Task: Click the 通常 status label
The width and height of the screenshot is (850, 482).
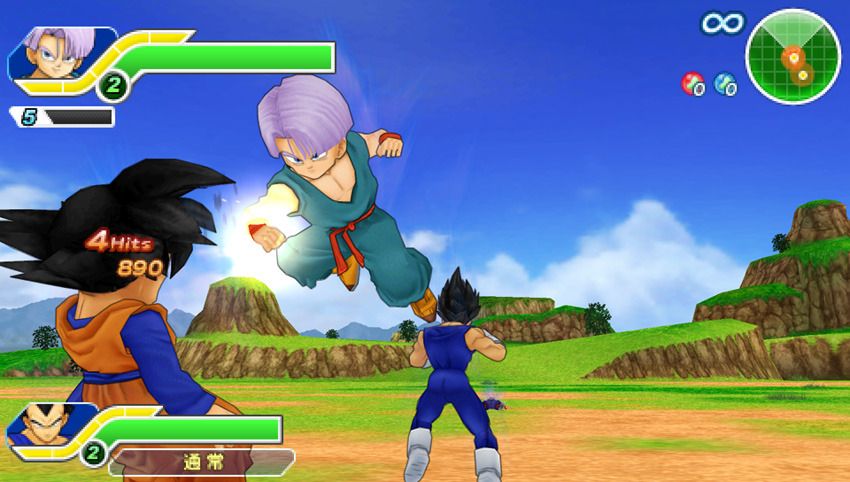Action: [200, 463]
